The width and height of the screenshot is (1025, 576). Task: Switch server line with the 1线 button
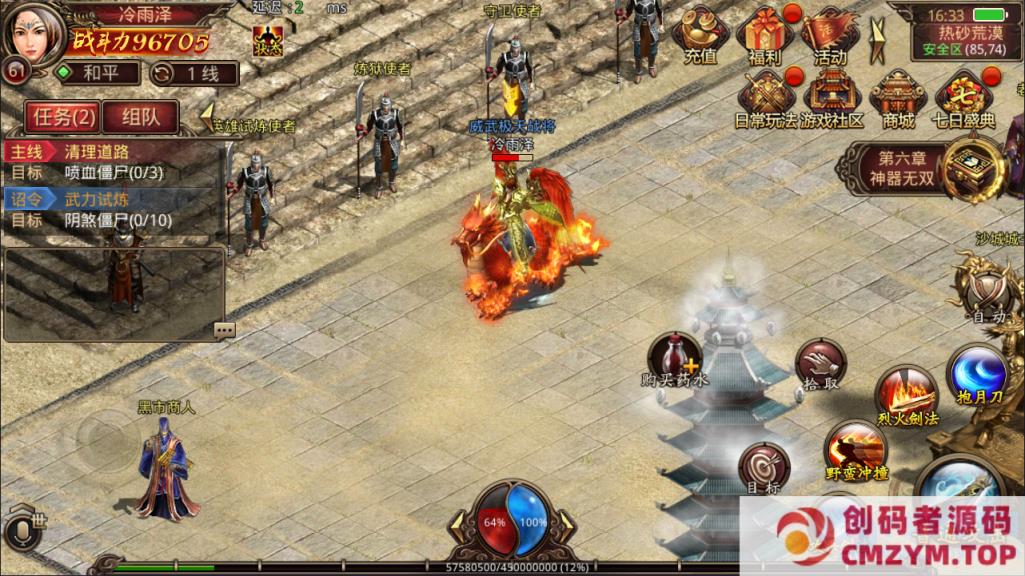click(x=194, y=73)
